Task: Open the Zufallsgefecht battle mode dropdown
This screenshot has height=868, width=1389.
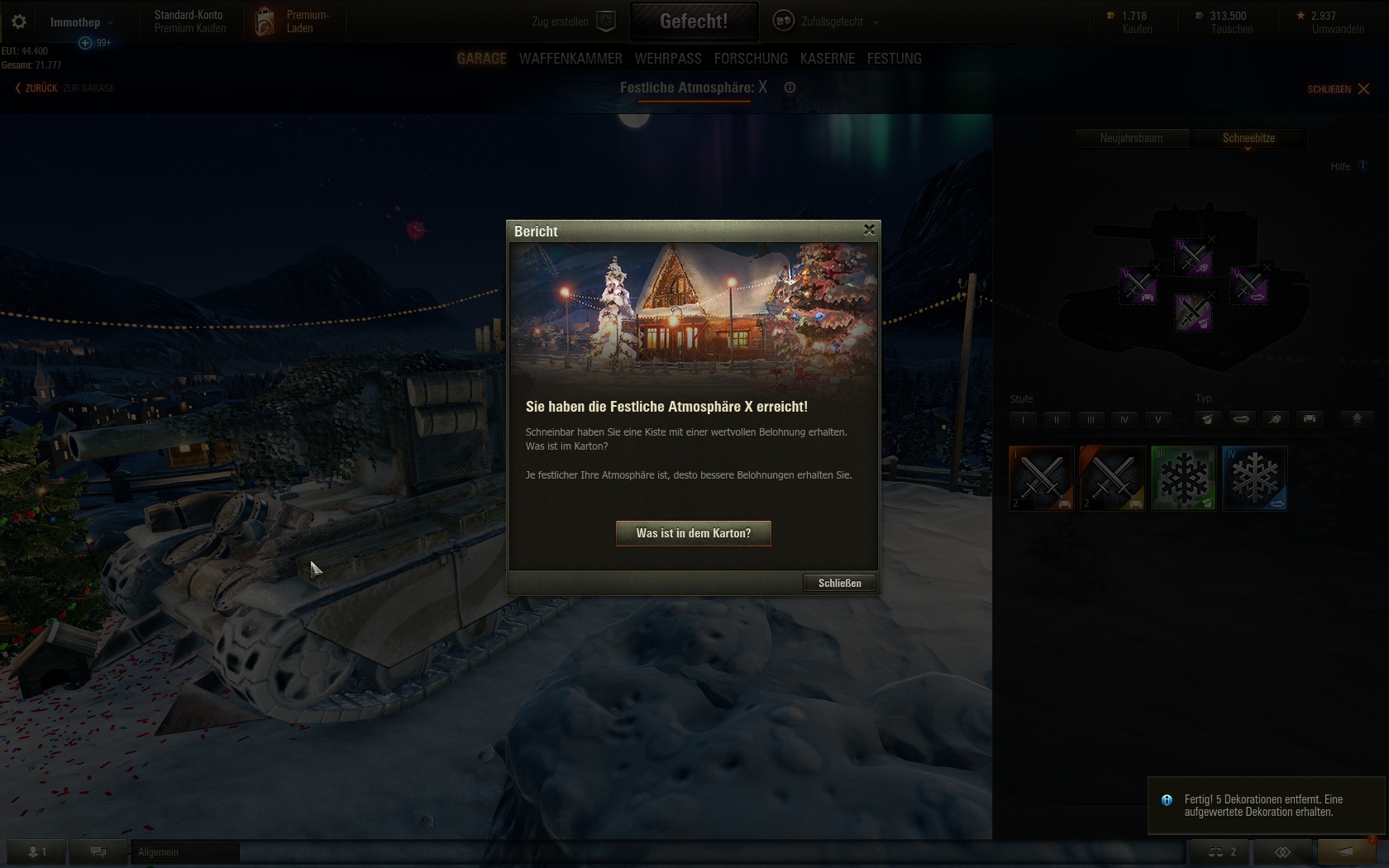Action: pyautogui.click(x=827, y=21)
